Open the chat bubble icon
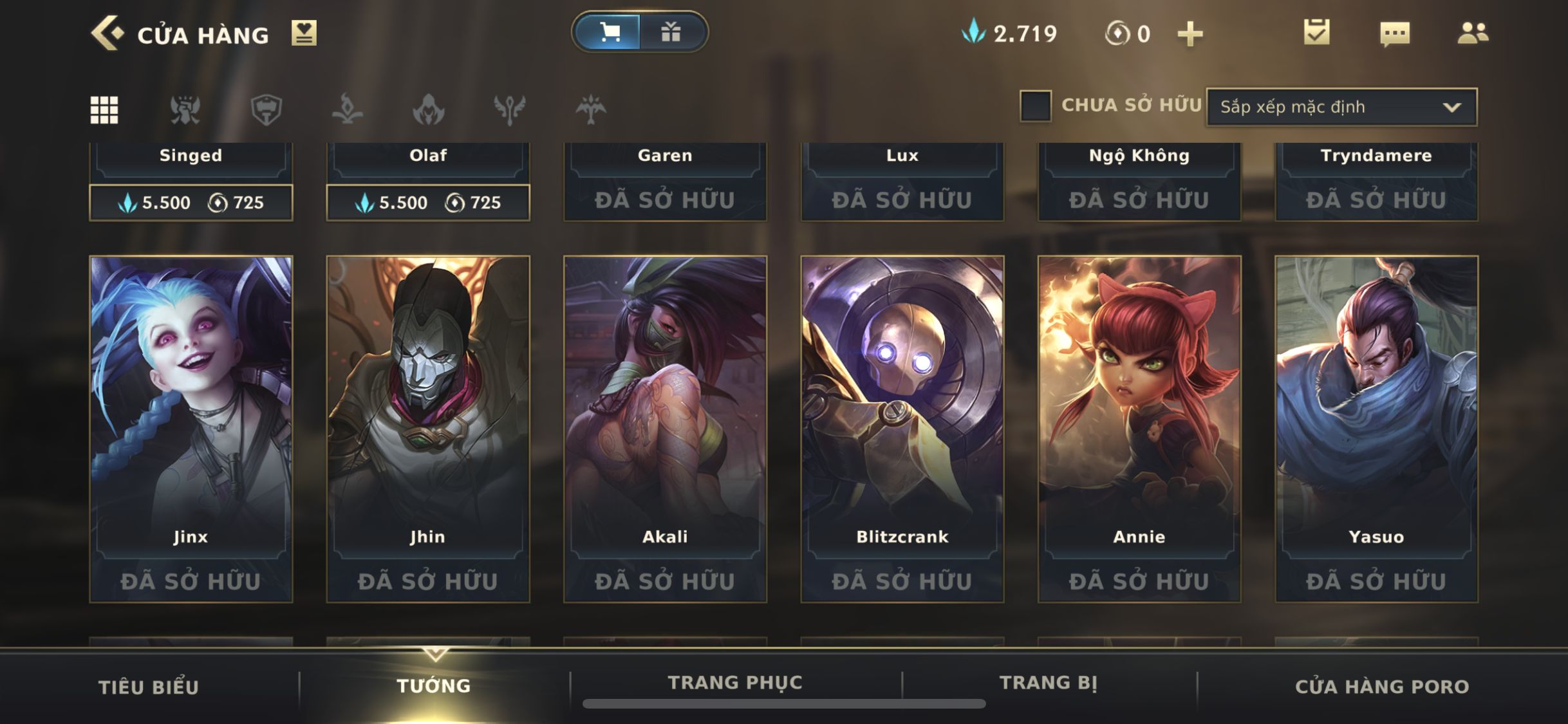The height and width of the screenshot is (724, 1568). click(x=1395, y=33)
